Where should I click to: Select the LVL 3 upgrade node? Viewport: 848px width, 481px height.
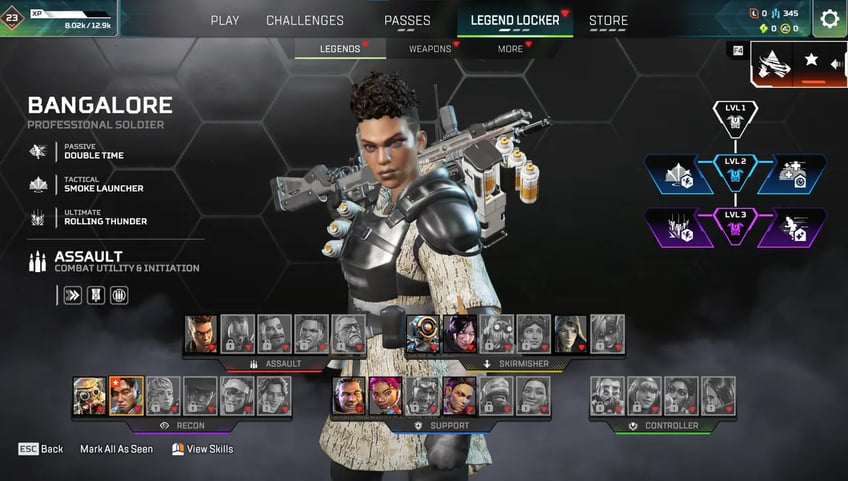point(735,226)
